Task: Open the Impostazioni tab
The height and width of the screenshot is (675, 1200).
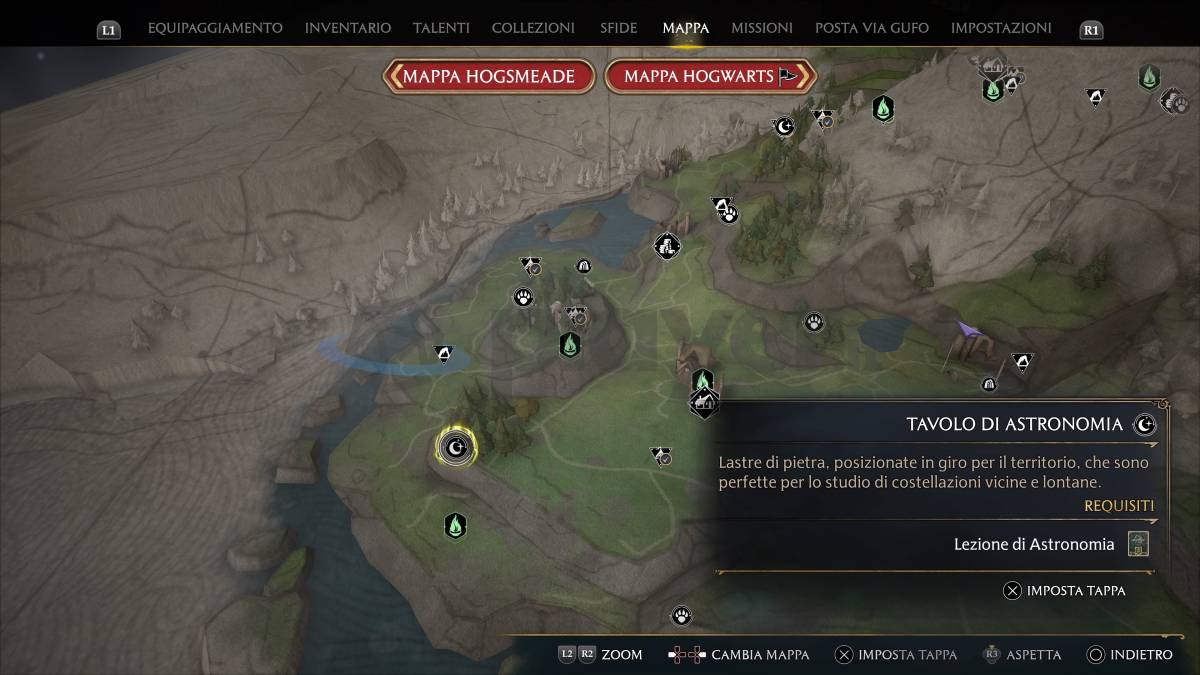Action: click(1001, 28)
